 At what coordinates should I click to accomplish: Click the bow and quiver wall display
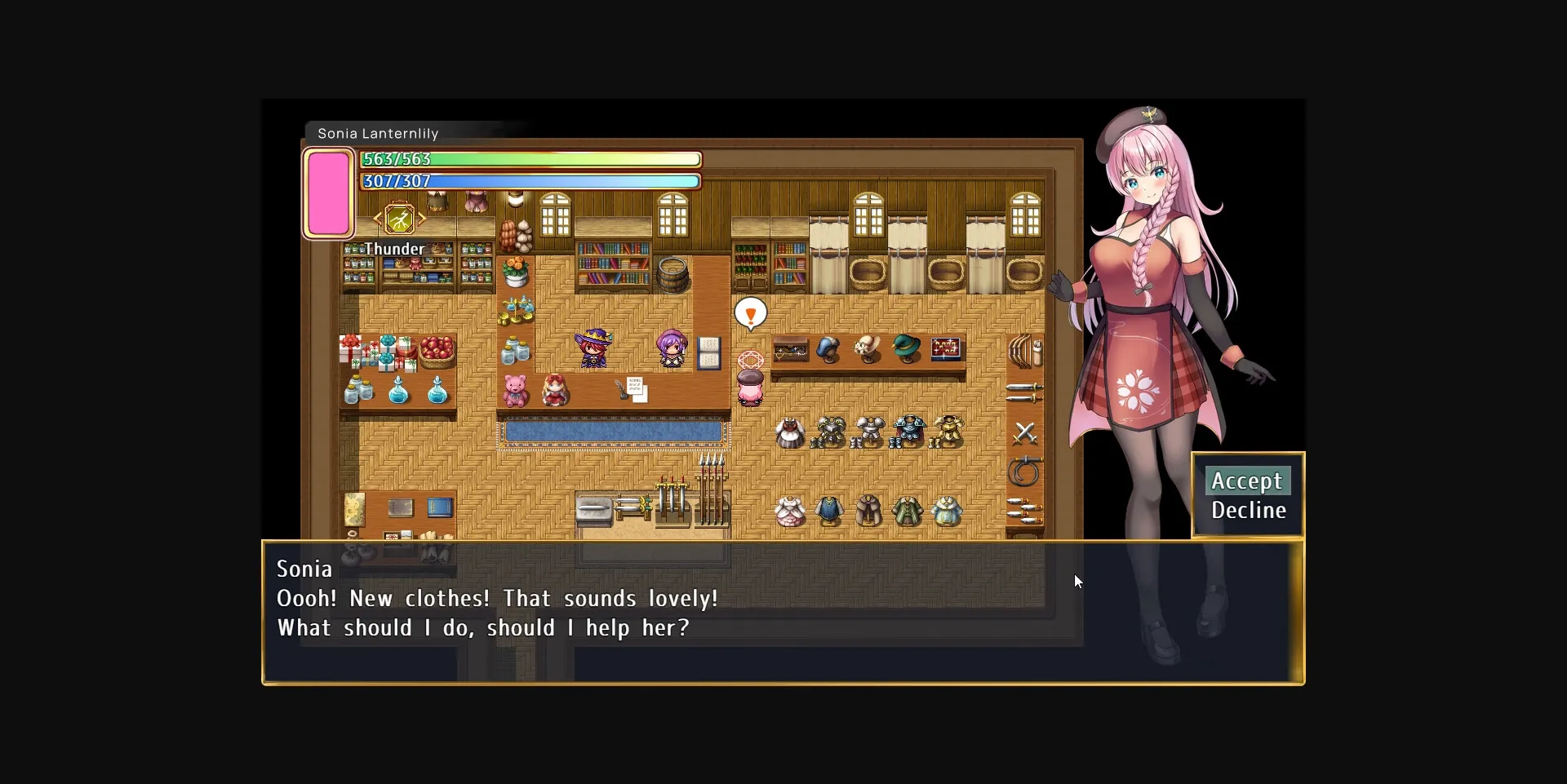(1026, 351)
